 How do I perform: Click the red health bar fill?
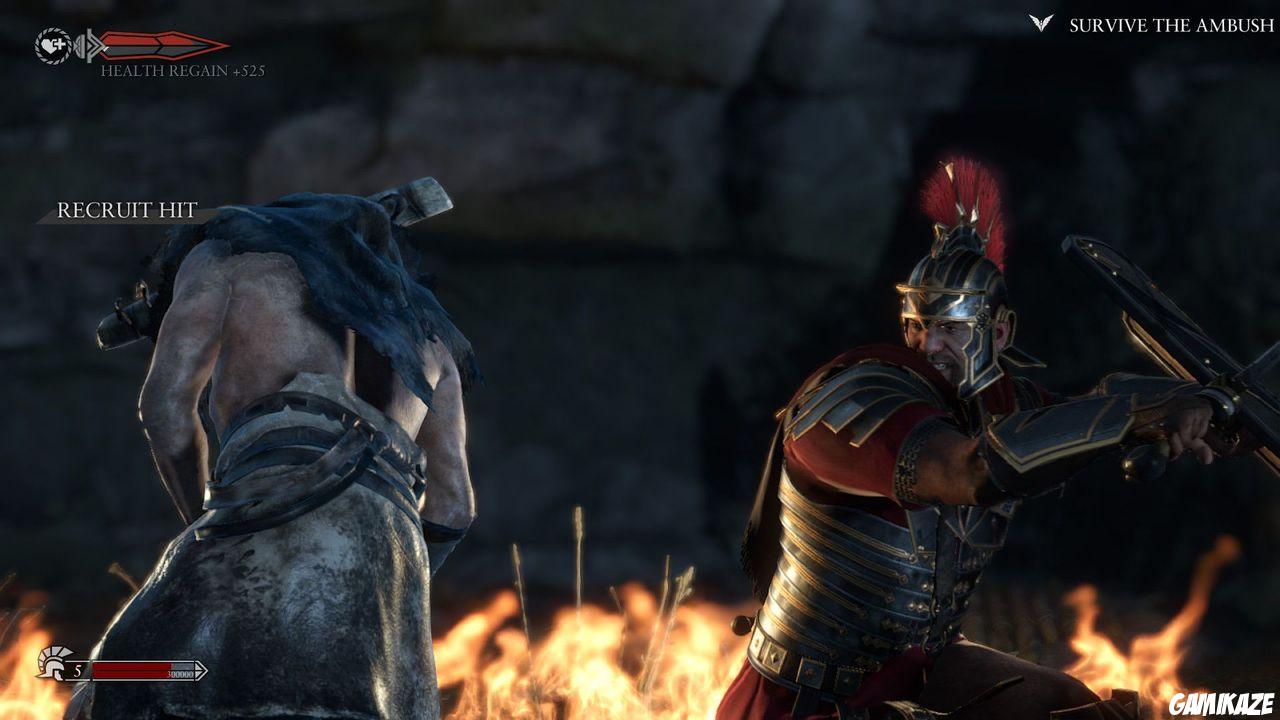point(130,670)
